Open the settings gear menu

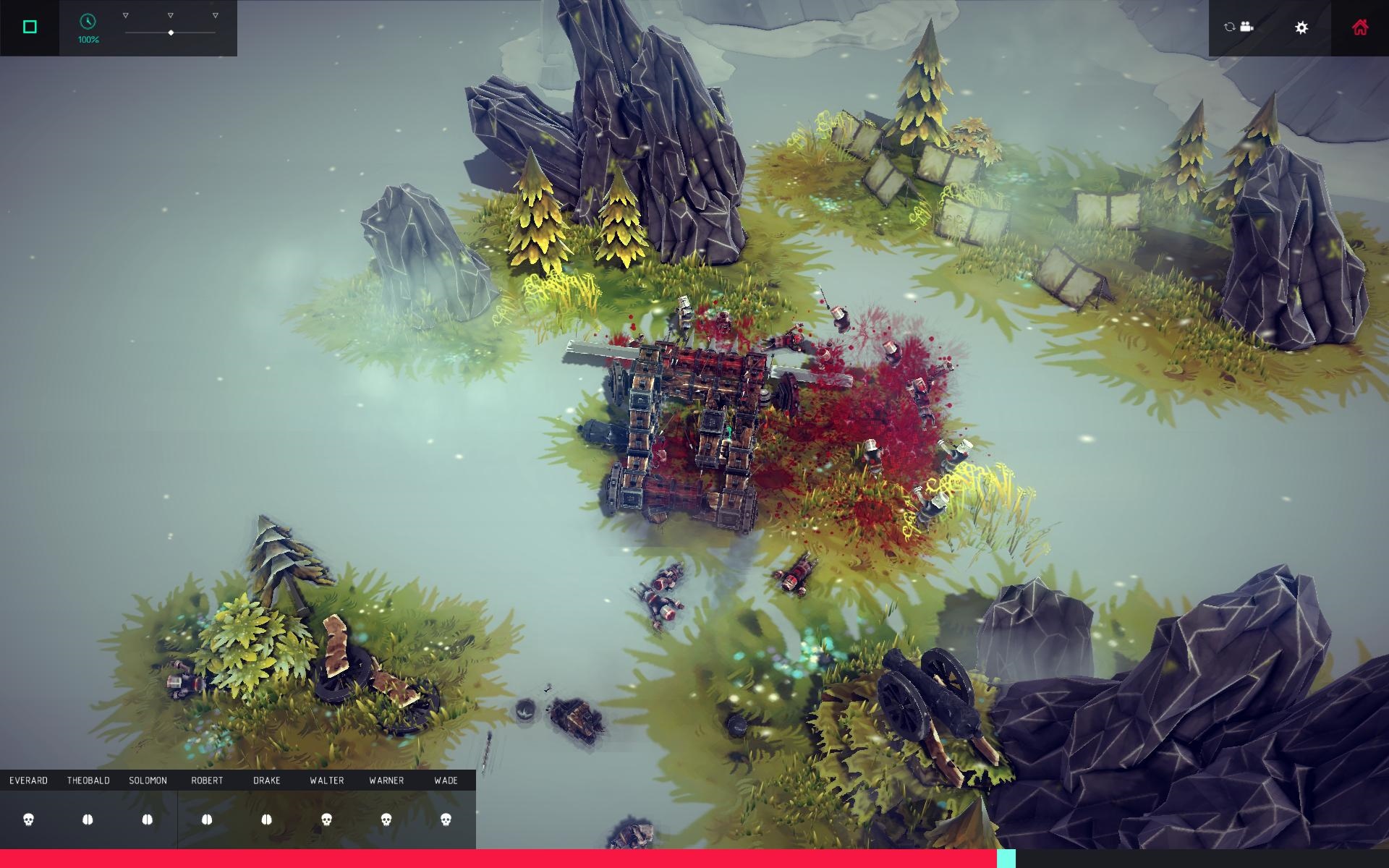(1301, 27)
